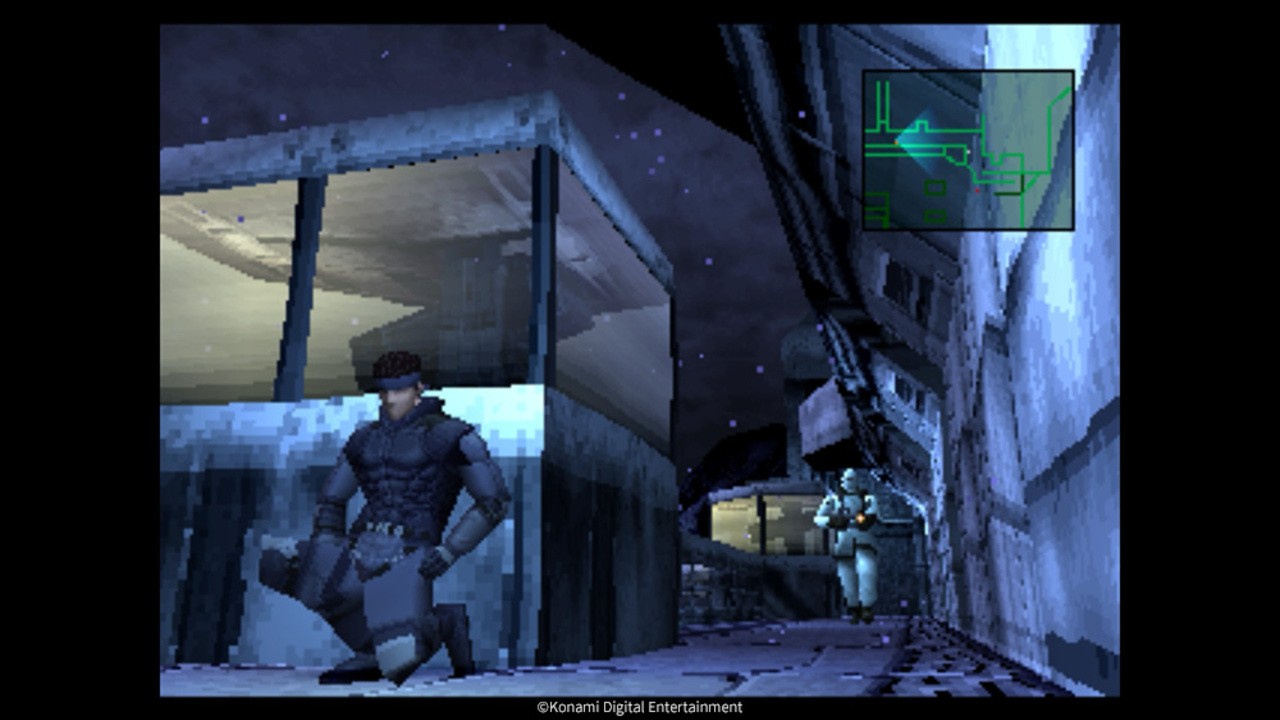
Task: Click the radar map border frame
Action: [969, 70]
